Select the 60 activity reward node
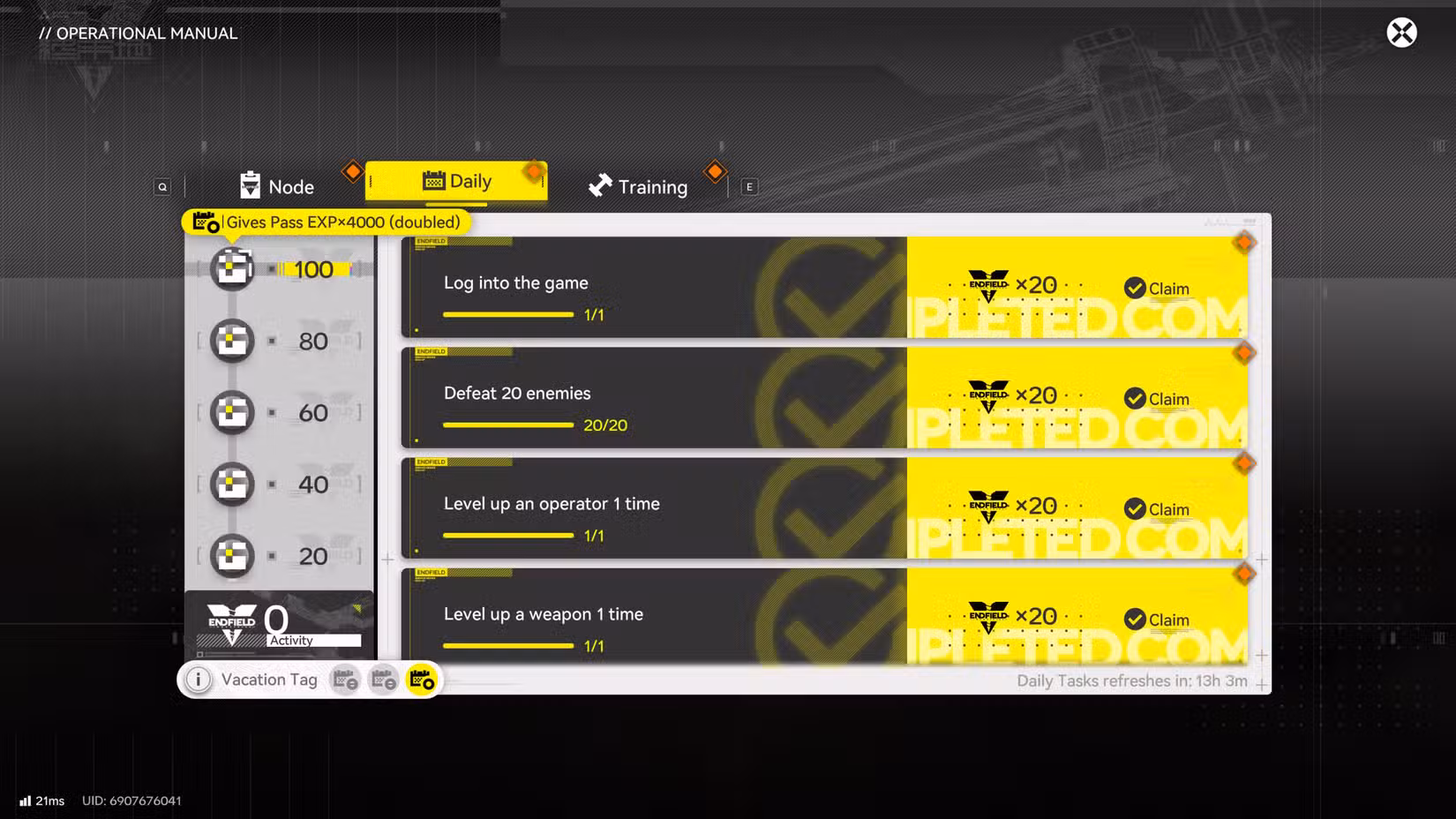This screenshot has height=819, width=1456. coord(231,412)
